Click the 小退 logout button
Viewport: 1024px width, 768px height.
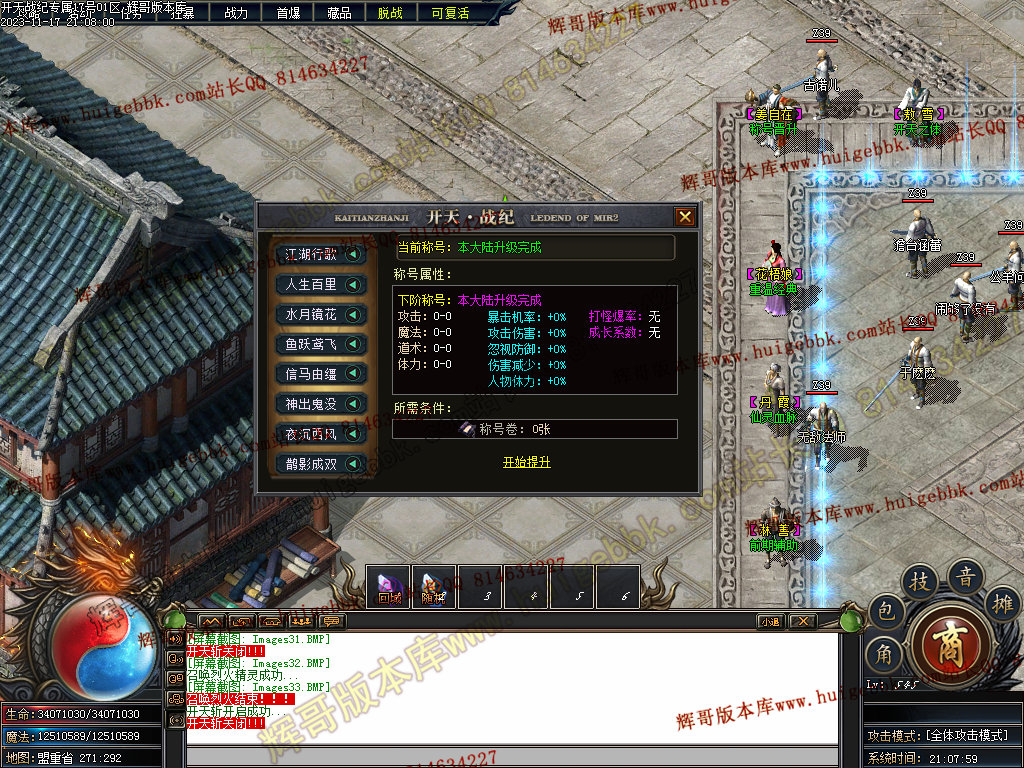770,621
